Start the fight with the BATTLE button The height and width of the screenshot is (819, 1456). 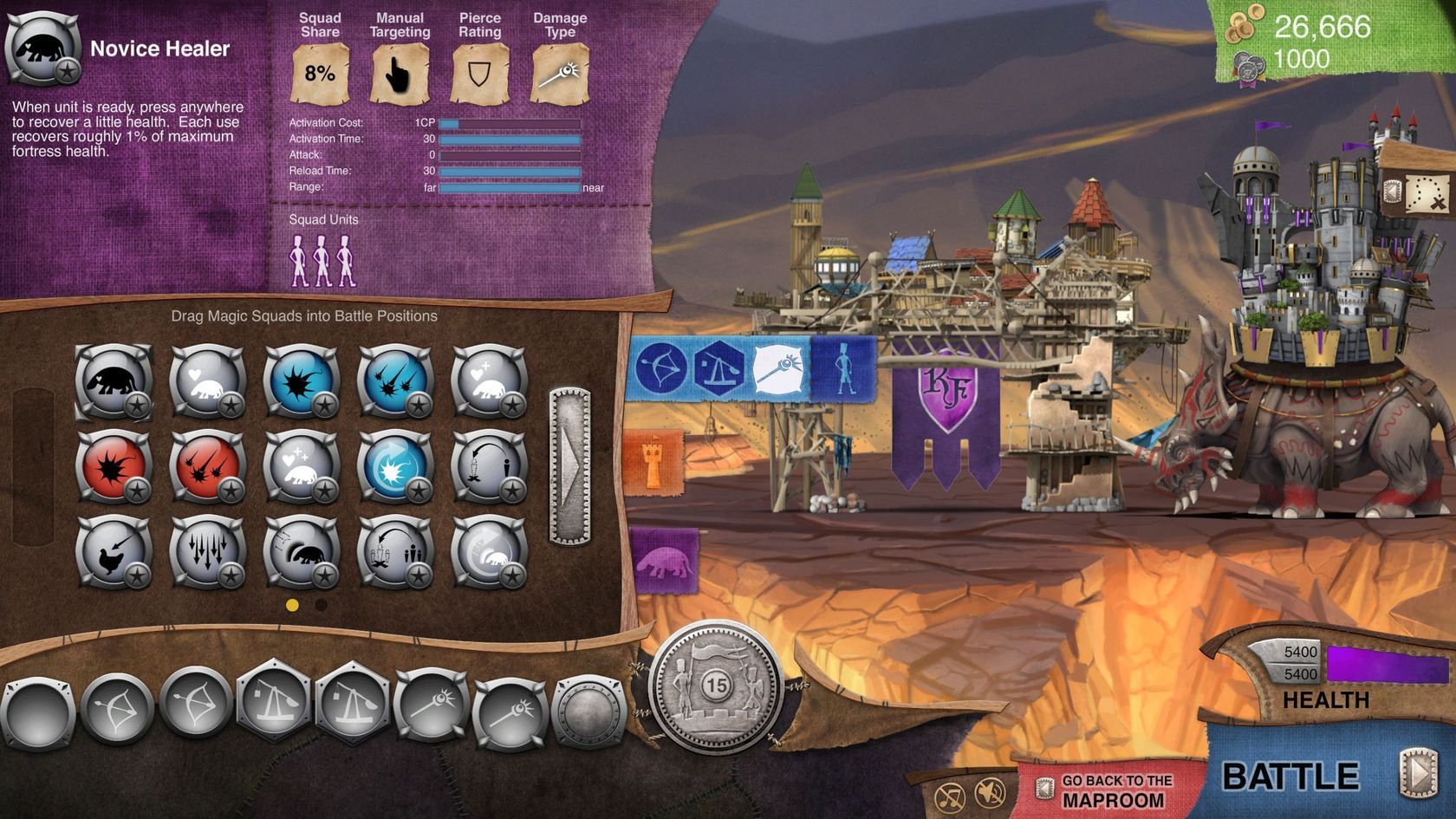point(1291,772)
